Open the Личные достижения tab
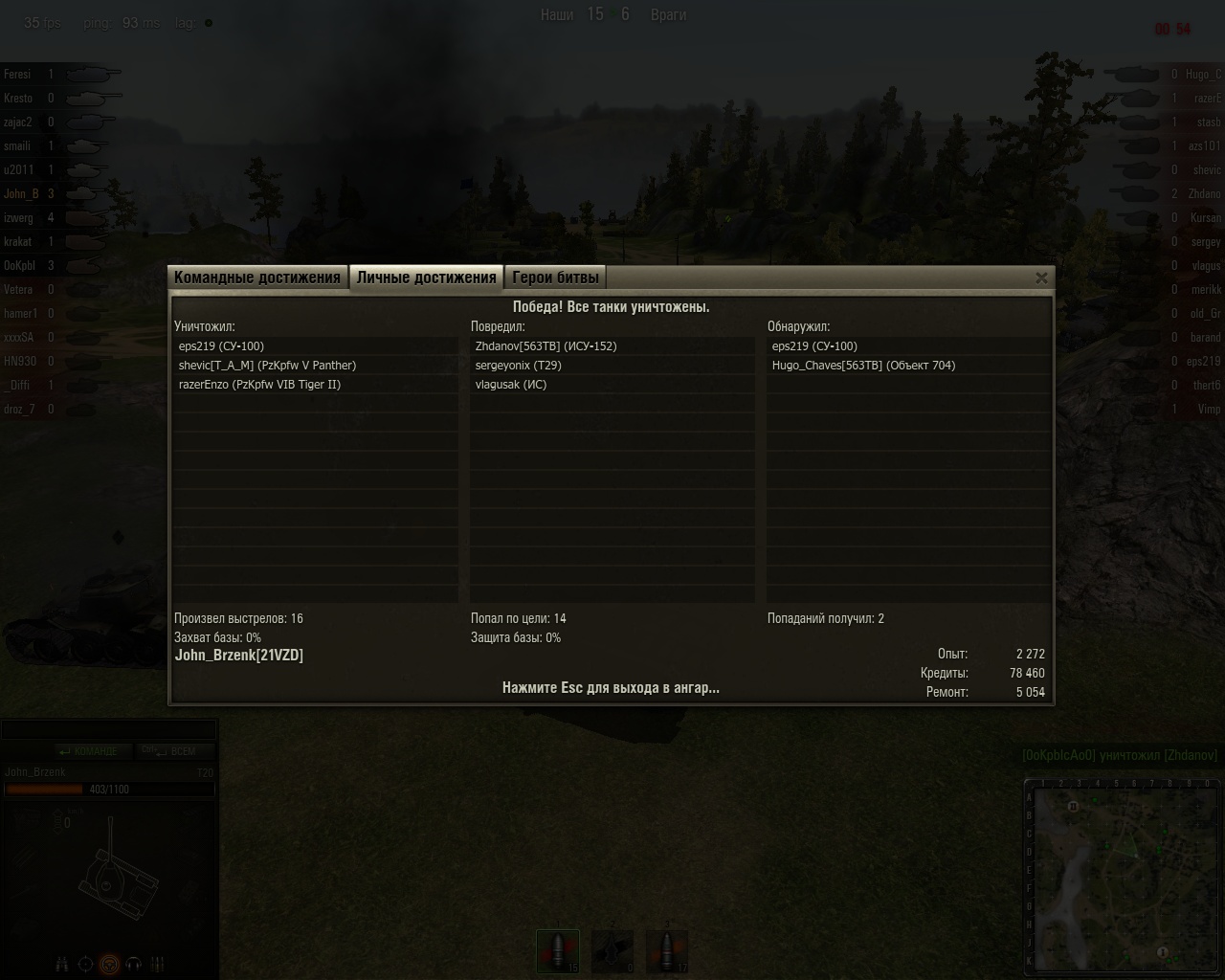 coord(426,278)
